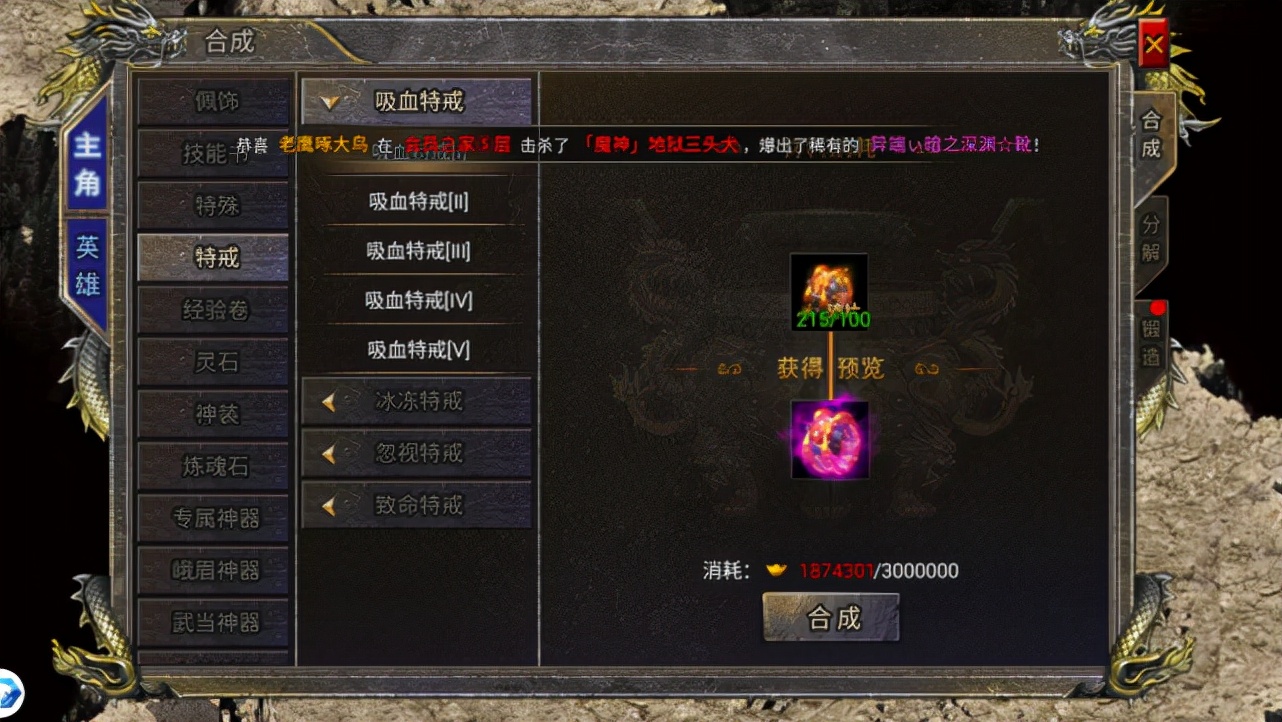
Task: Click the 合成 craft button
Action: 831,617
